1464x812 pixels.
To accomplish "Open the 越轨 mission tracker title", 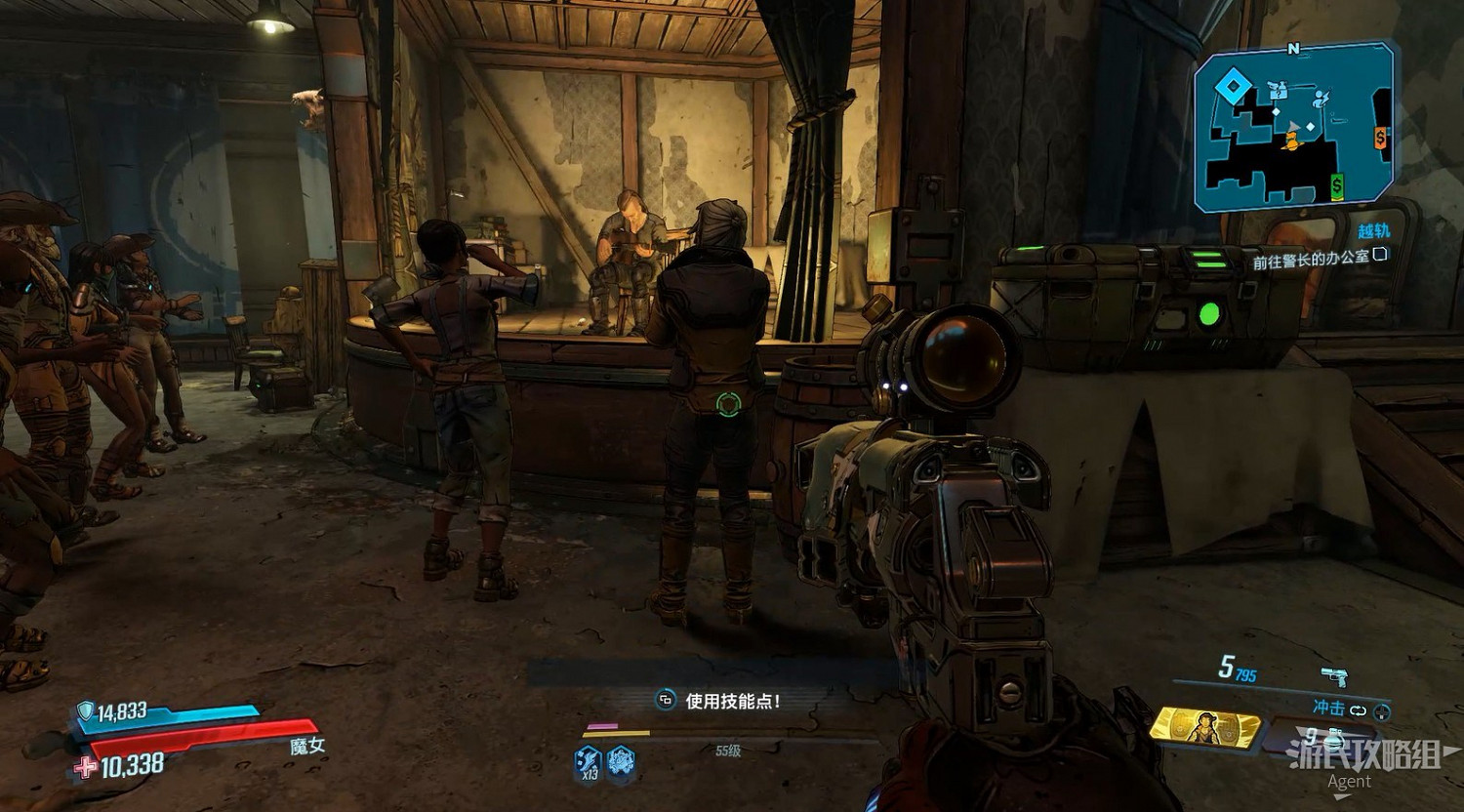I will click(x=1373, y=231).
